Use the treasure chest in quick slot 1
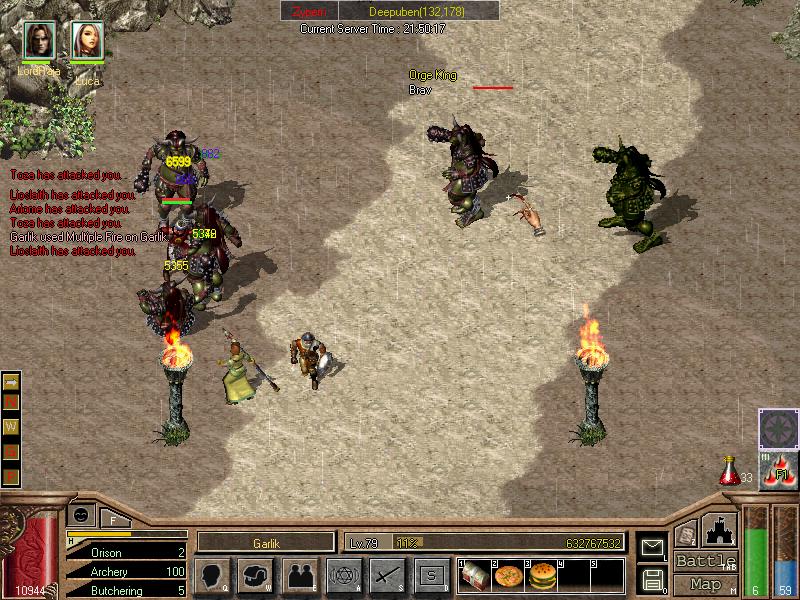Viewport: 800px width, 600px height. click(476, 577)
